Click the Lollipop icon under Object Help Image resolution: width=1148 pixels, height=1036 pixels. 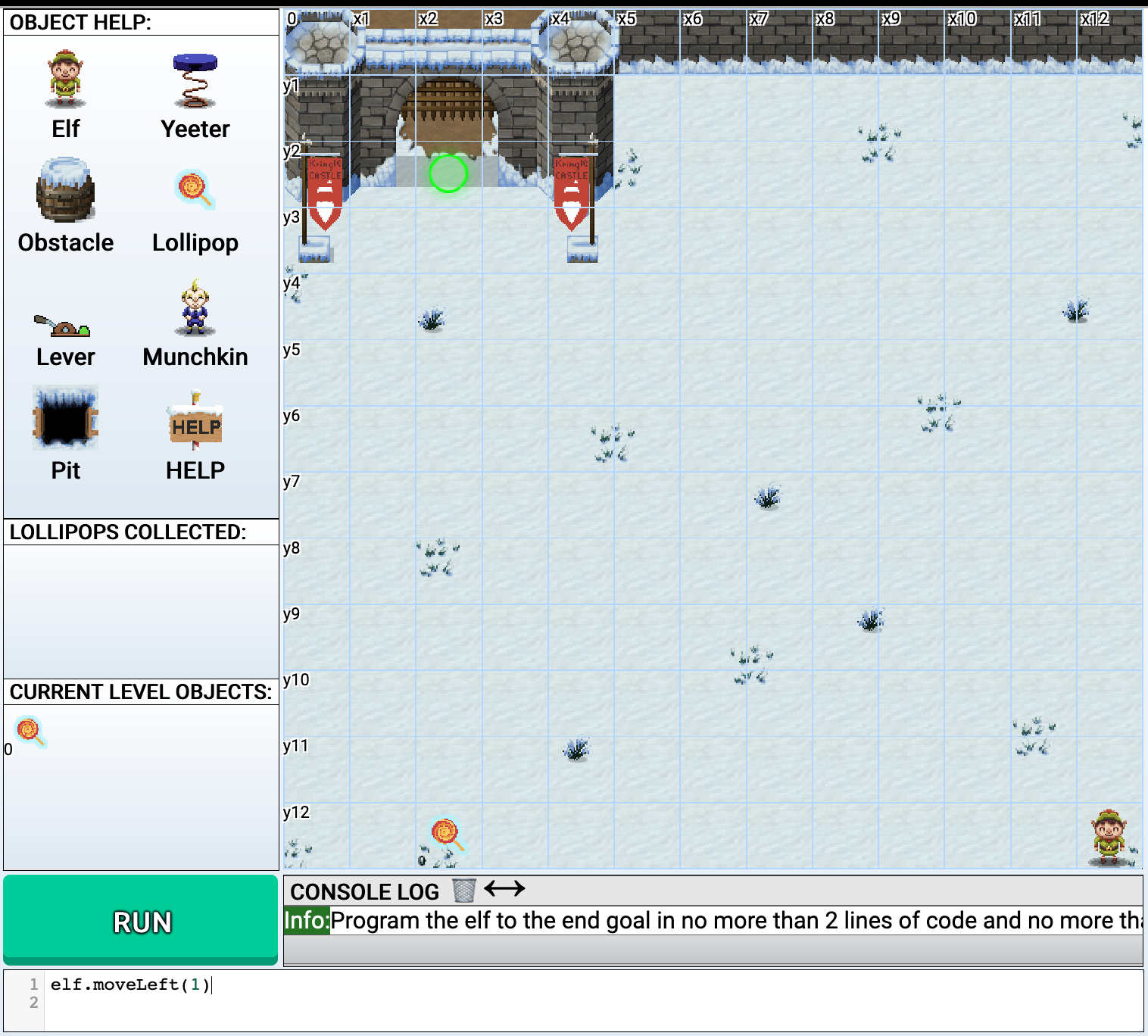point(195,189)
